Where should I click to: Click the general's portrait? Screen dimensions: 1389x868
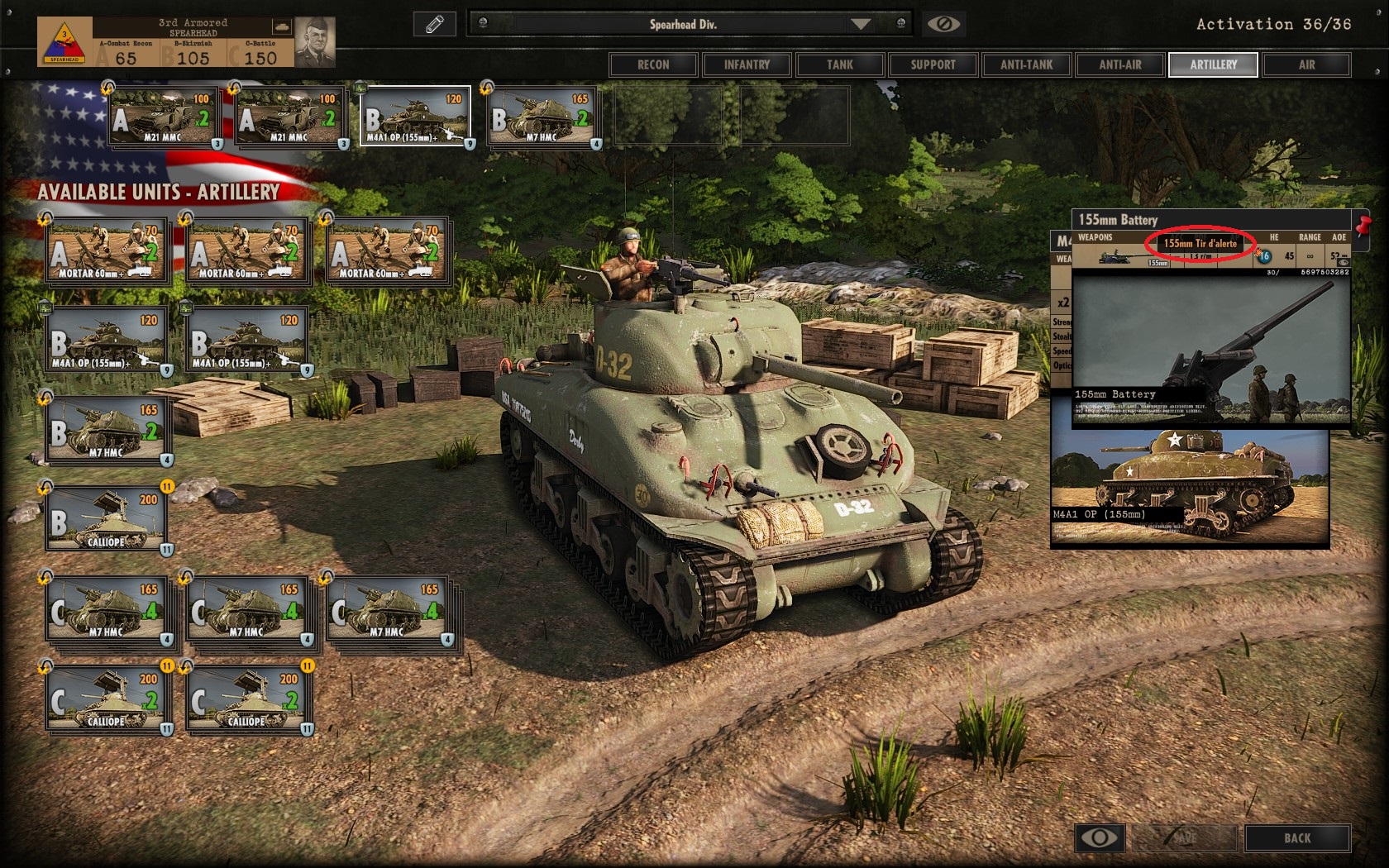(x=315, y=40)
